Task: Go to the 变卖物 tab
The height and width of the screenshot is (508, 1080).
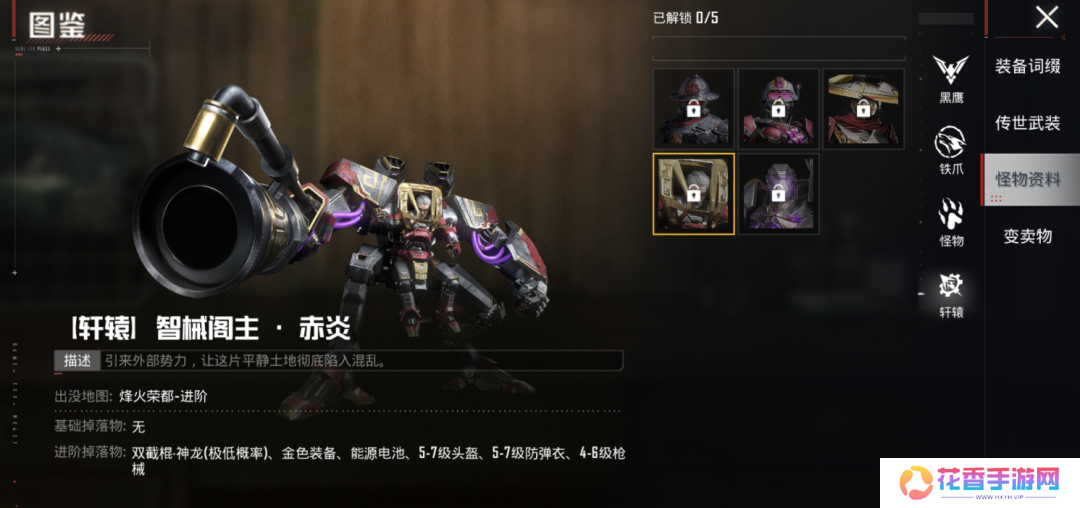Action: click(1027, 237)
